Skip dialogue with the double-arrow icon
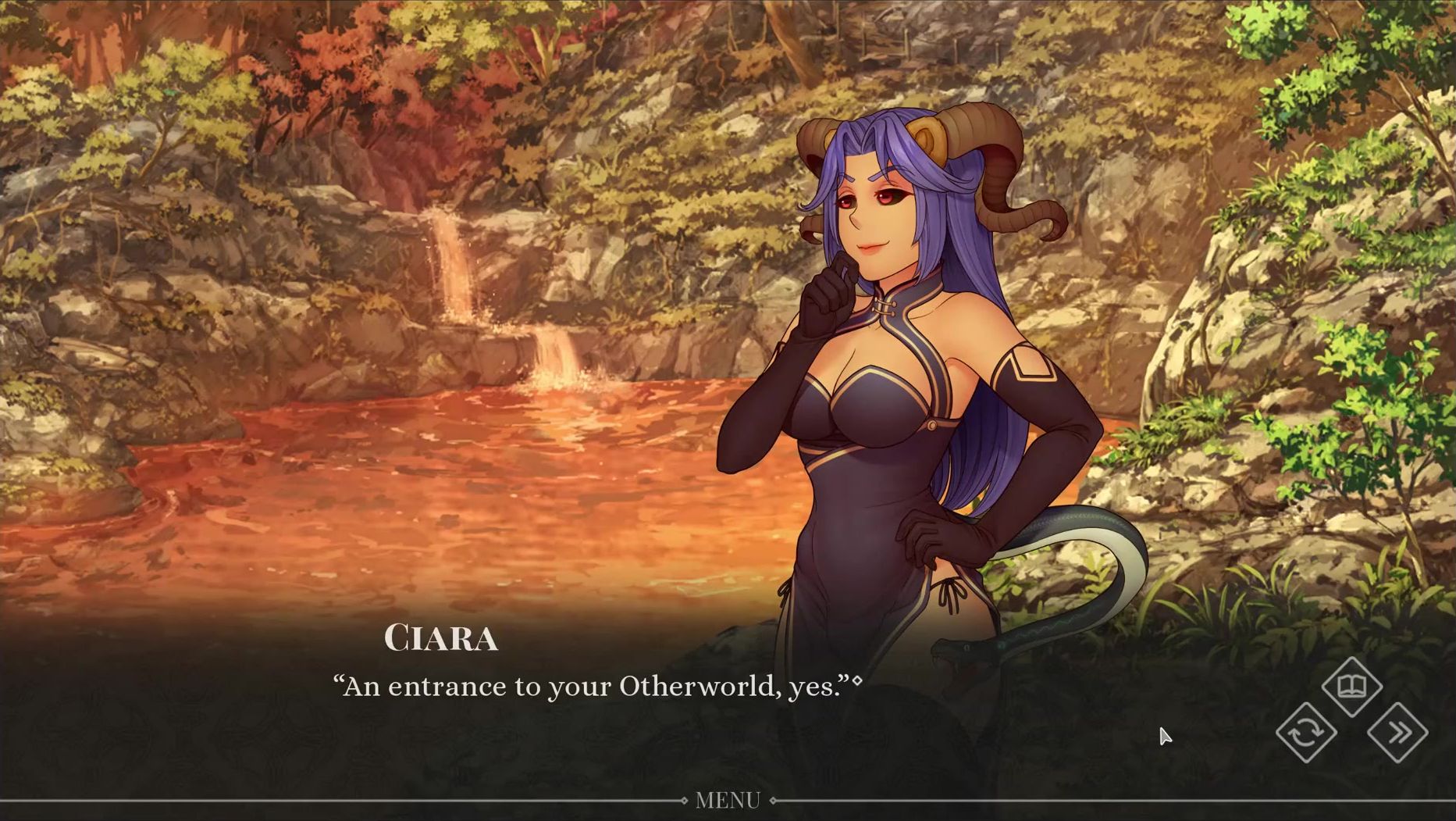Image resolution: width=1456 pixels, height=821 pixels. tap(1397, 733)
